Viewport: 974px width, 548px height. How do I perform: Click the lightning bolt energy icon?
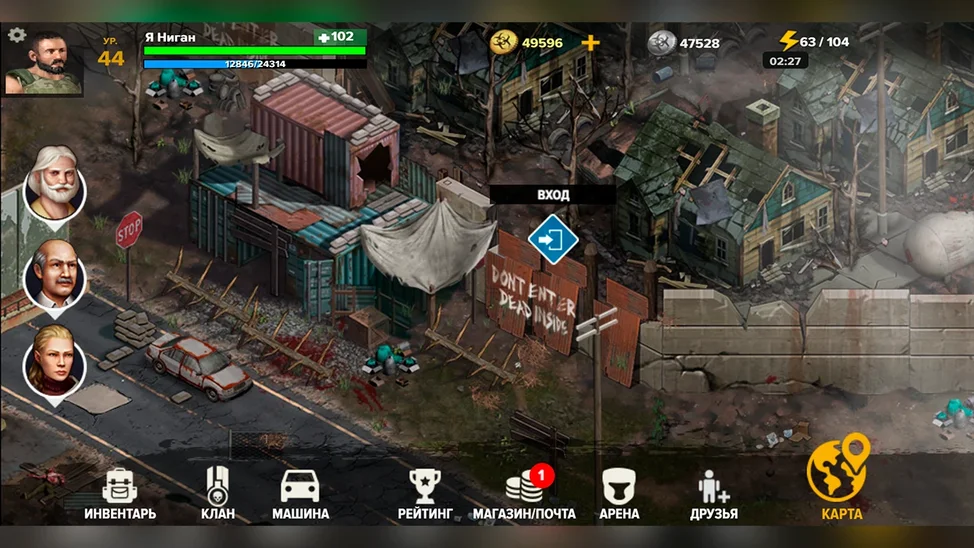pyautogui.click(x=788, y=42)
